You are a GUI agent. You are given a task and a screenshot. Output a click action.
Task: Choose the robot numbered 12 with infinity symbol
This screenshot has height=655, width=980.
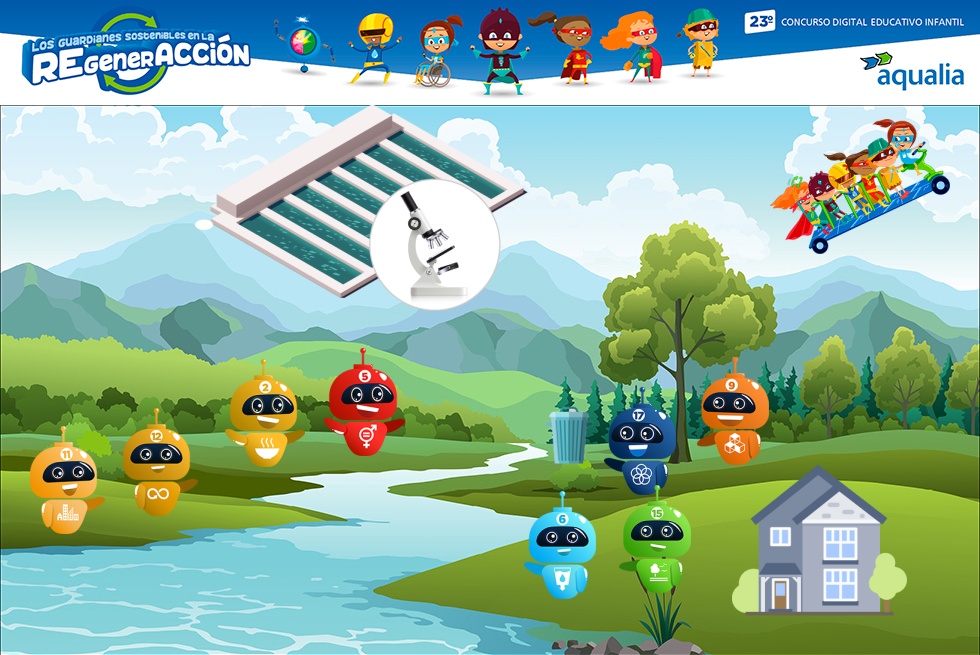(157, 463)
